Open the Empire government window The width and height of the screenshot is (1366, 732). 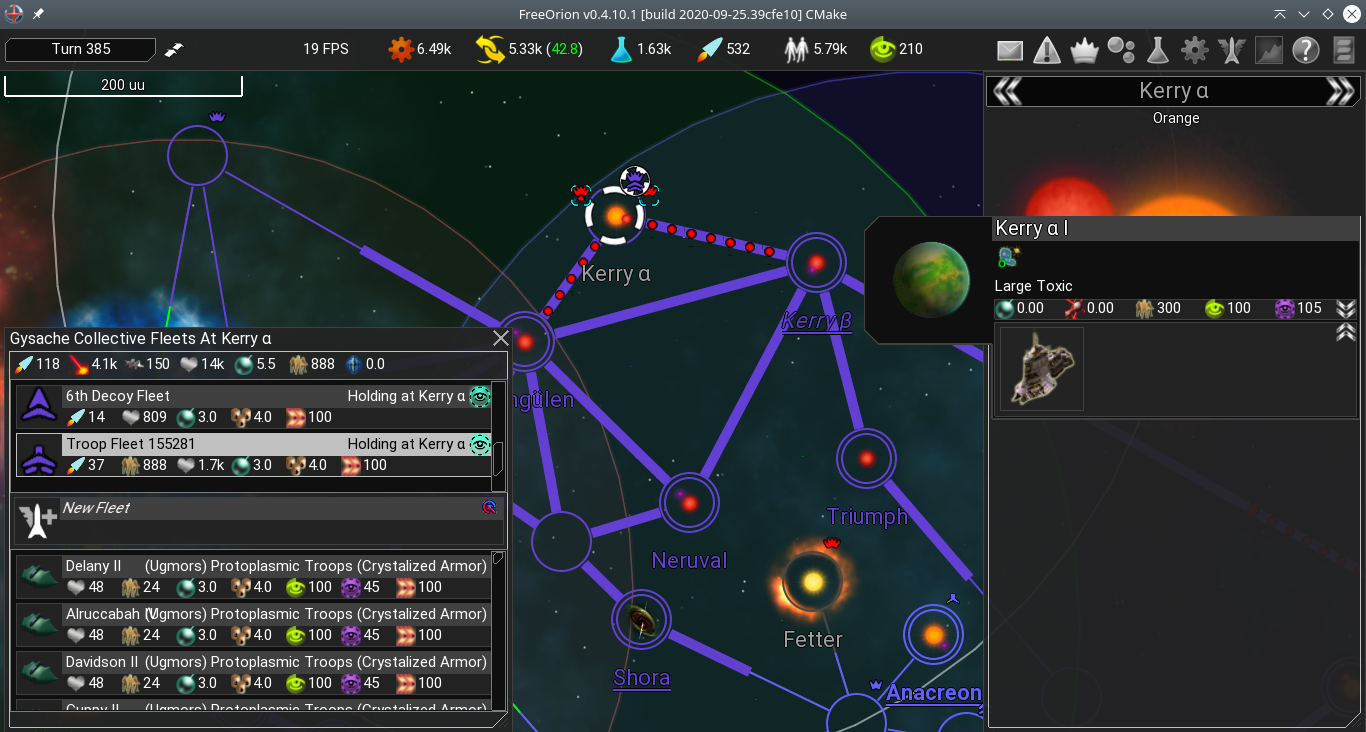coord(1084,49)
